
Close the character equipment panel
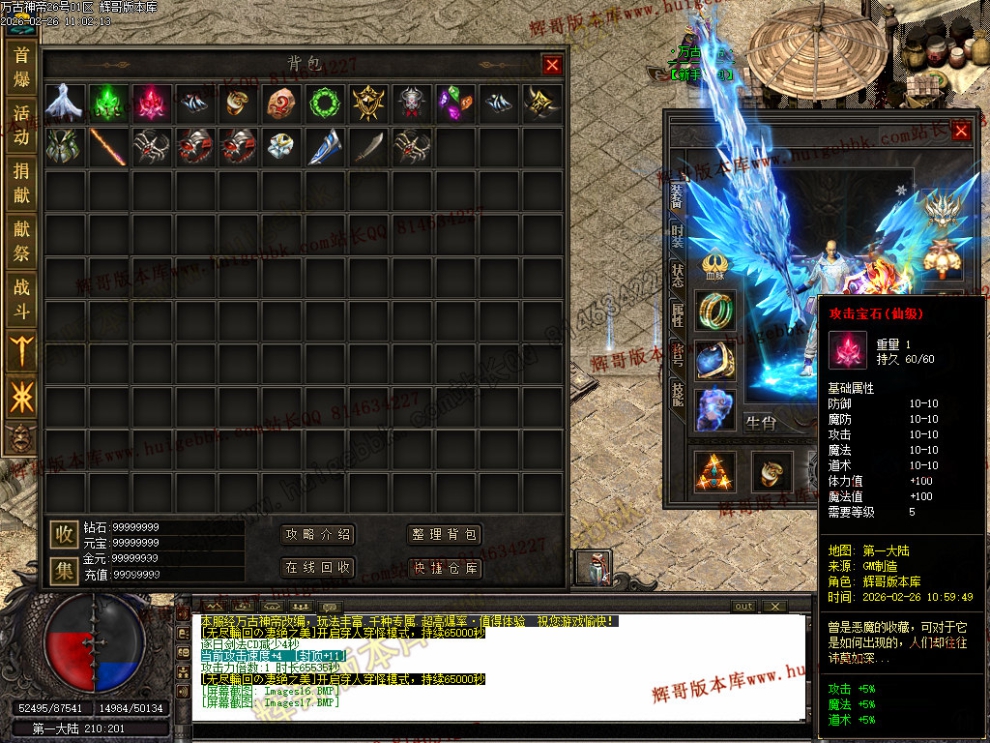(x=961, y=131)
